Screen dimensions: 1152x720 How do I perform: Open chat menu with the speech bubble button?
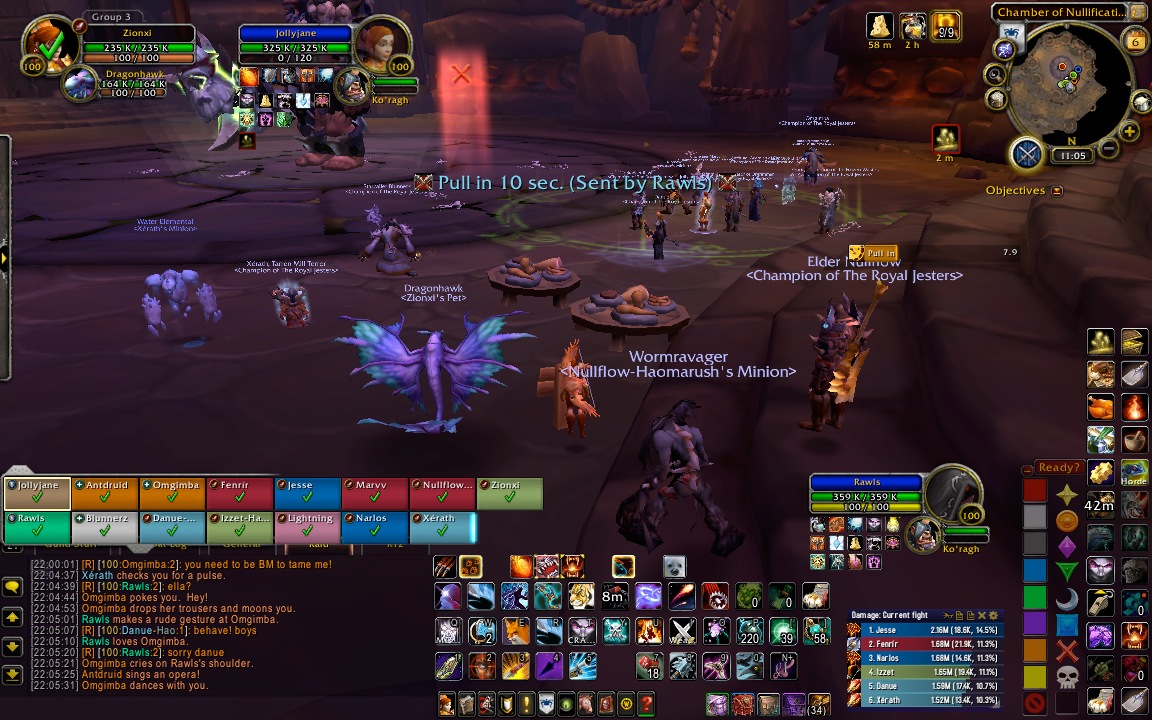13,587
